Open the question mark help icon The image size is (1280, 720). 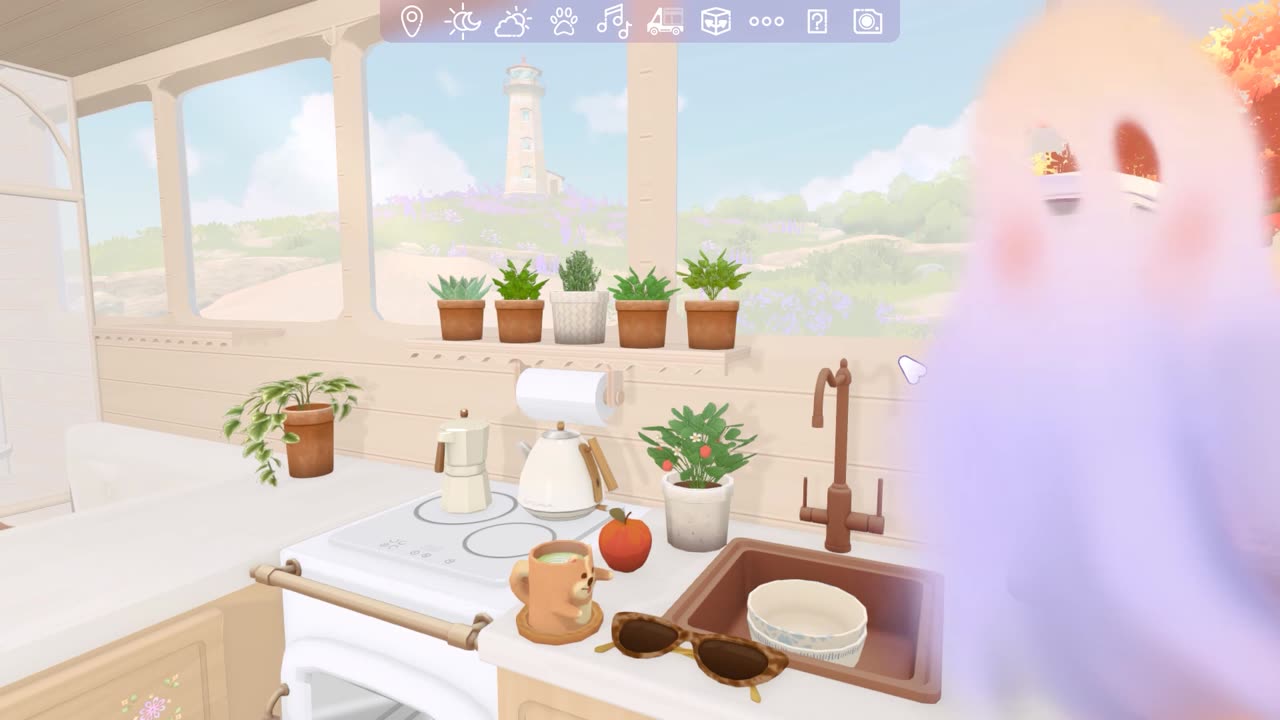pos(817,21)
